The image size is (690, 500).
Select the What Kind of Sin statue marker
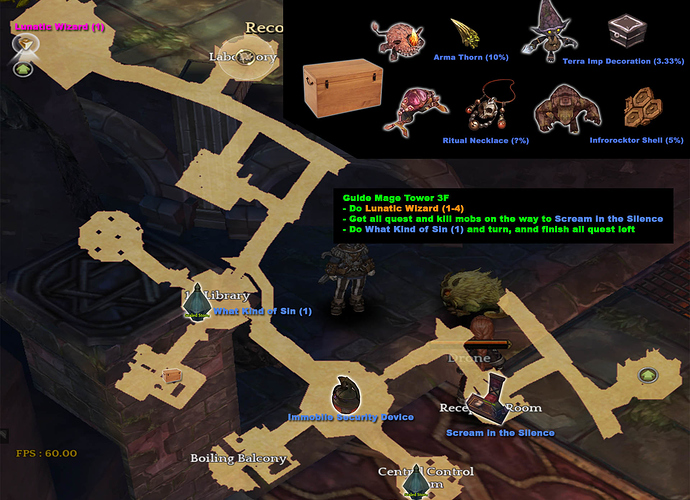click(x=198, y=298)
